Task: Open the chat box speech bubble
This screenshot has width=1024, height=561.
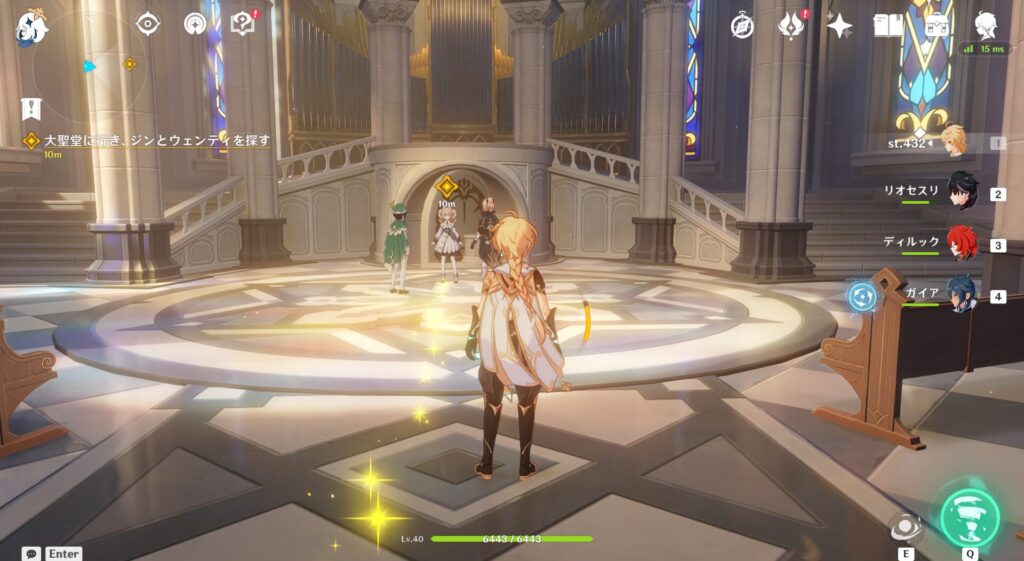Action: click(32, 553)
